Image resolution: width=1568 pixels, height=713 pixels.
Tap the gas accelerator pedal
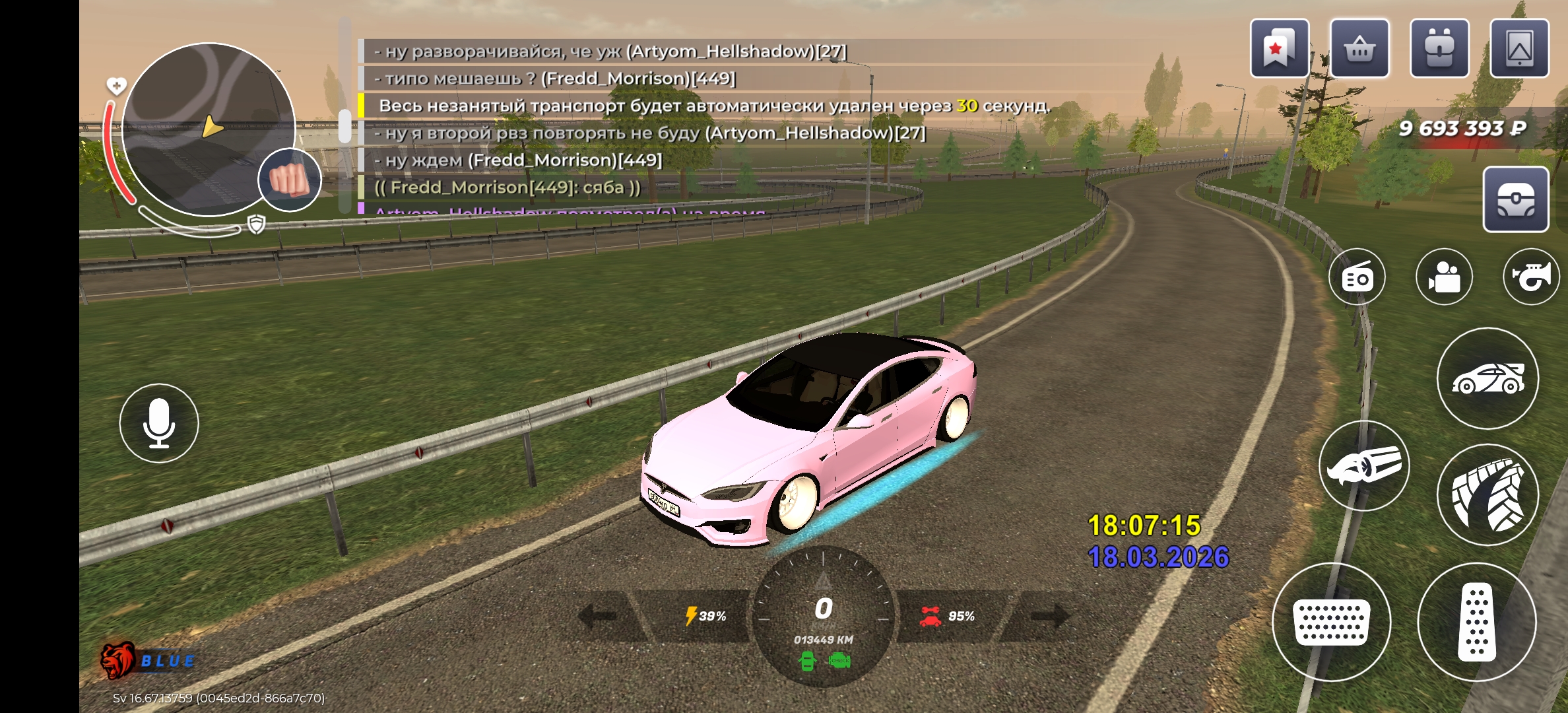(1477, 622)
